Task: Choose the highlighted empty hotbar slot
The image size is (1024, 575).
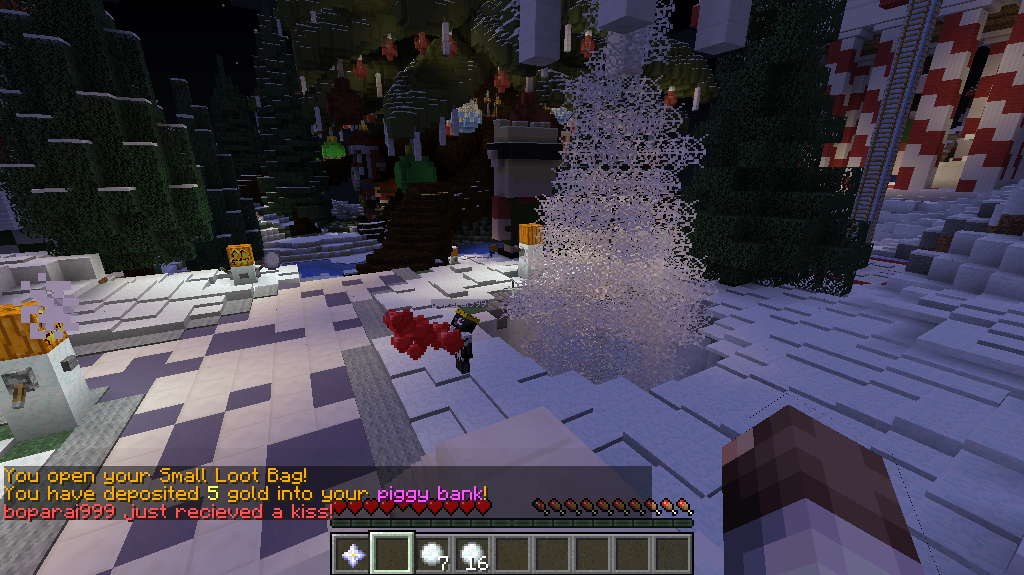Action: tap(392, 553)
